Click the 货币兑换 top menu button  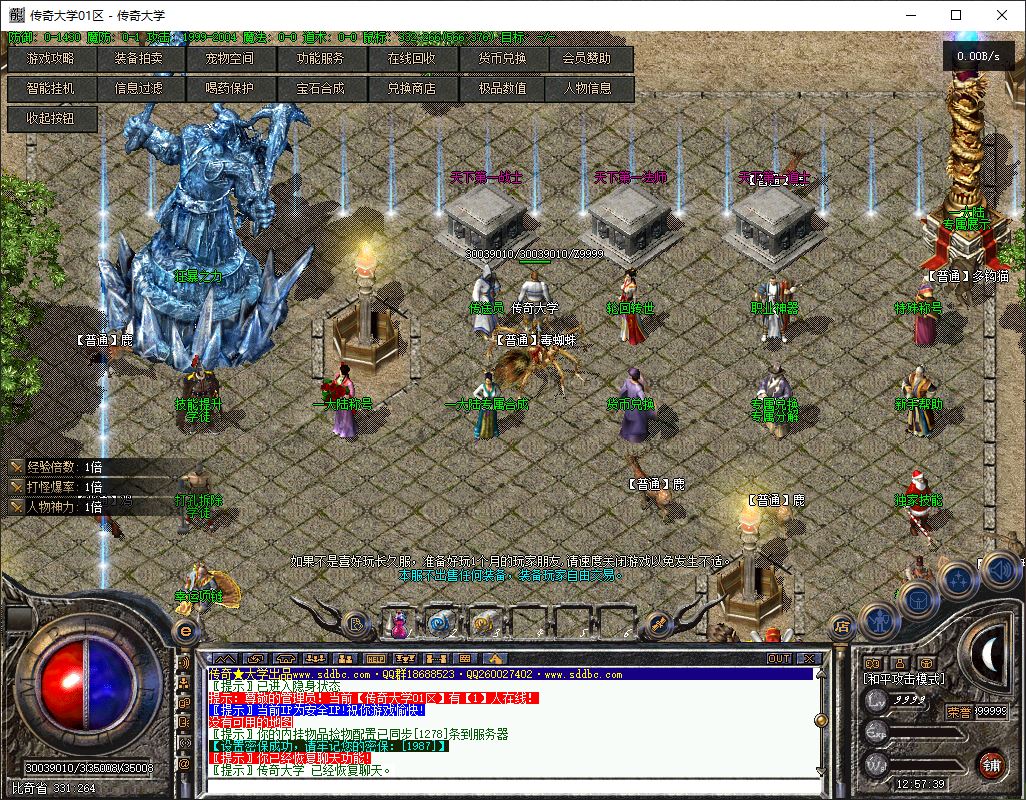coord(502,58)
